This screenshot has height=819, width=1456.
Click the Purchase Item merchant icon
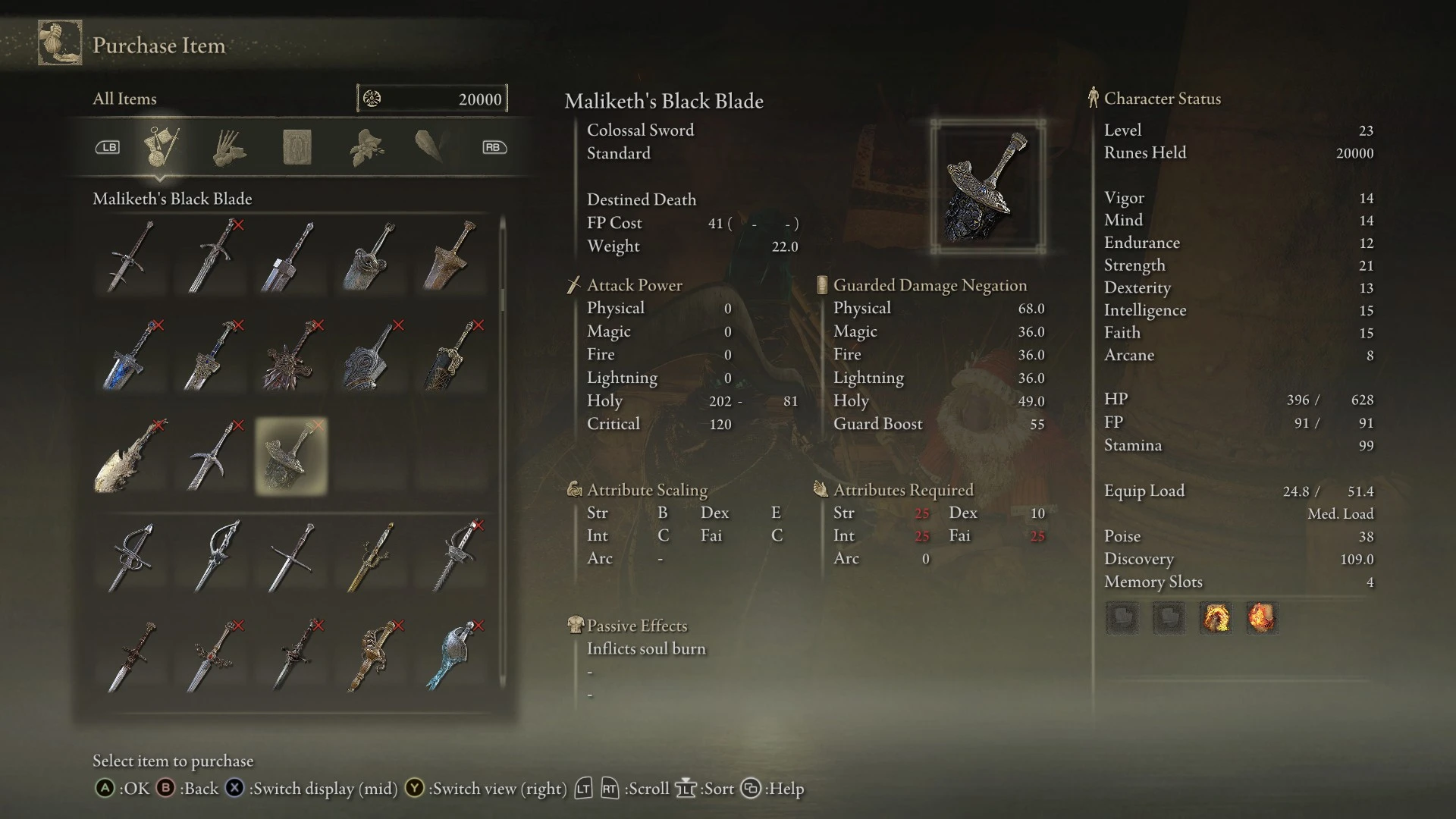tap(60, 43)
